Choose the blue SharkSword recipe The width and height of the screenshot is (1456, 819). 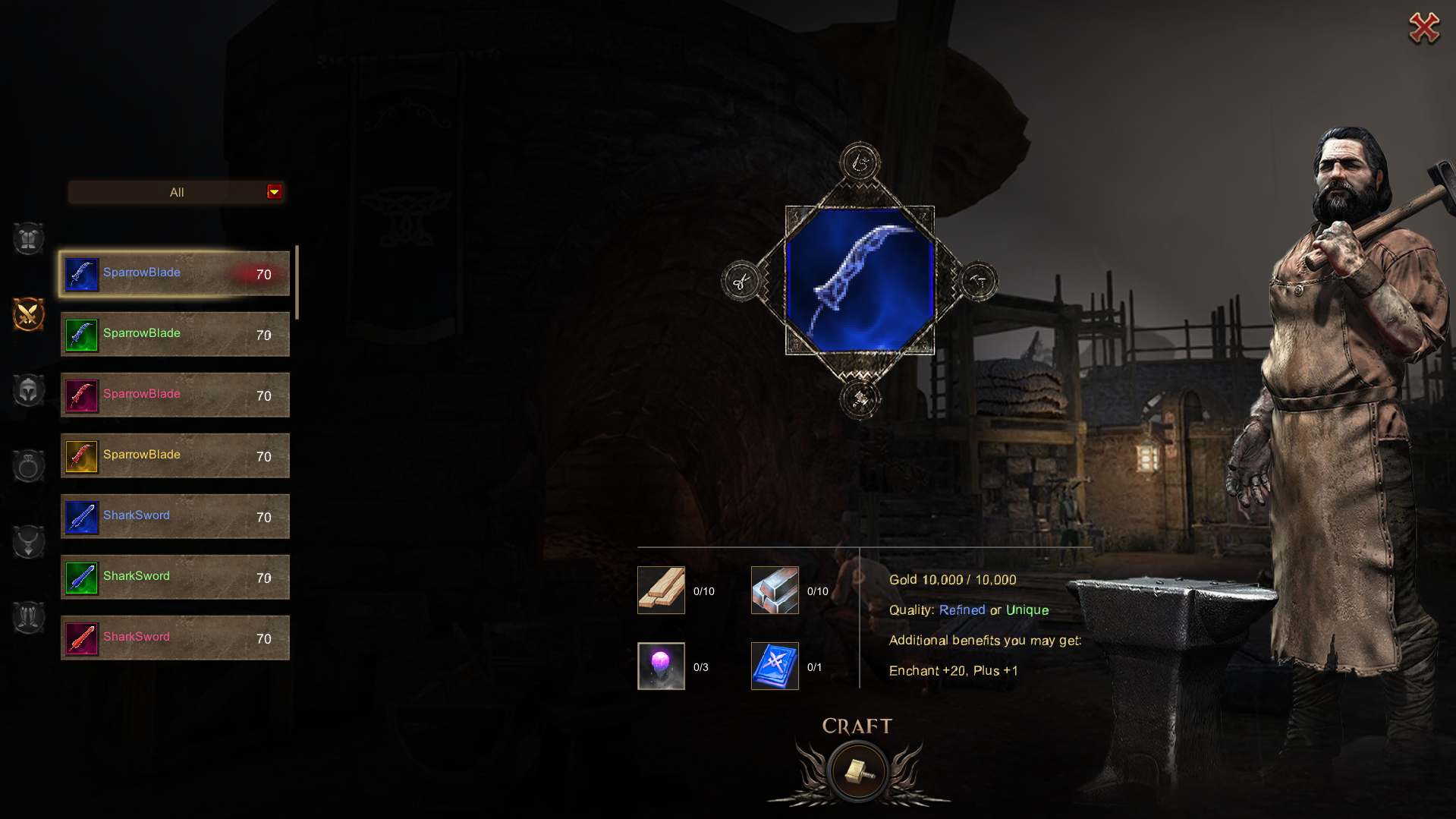175,516
